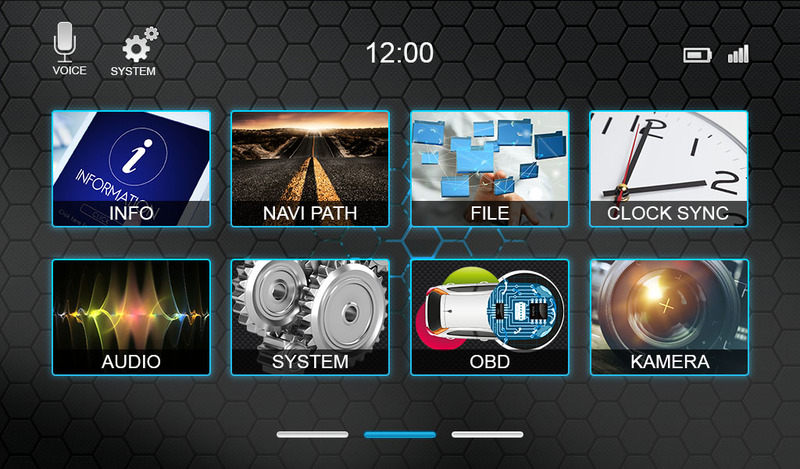Launch the AUDIO tile
The width and height of the screenshot is (800, 469).
pyautogui.click(x=131, y=317)
